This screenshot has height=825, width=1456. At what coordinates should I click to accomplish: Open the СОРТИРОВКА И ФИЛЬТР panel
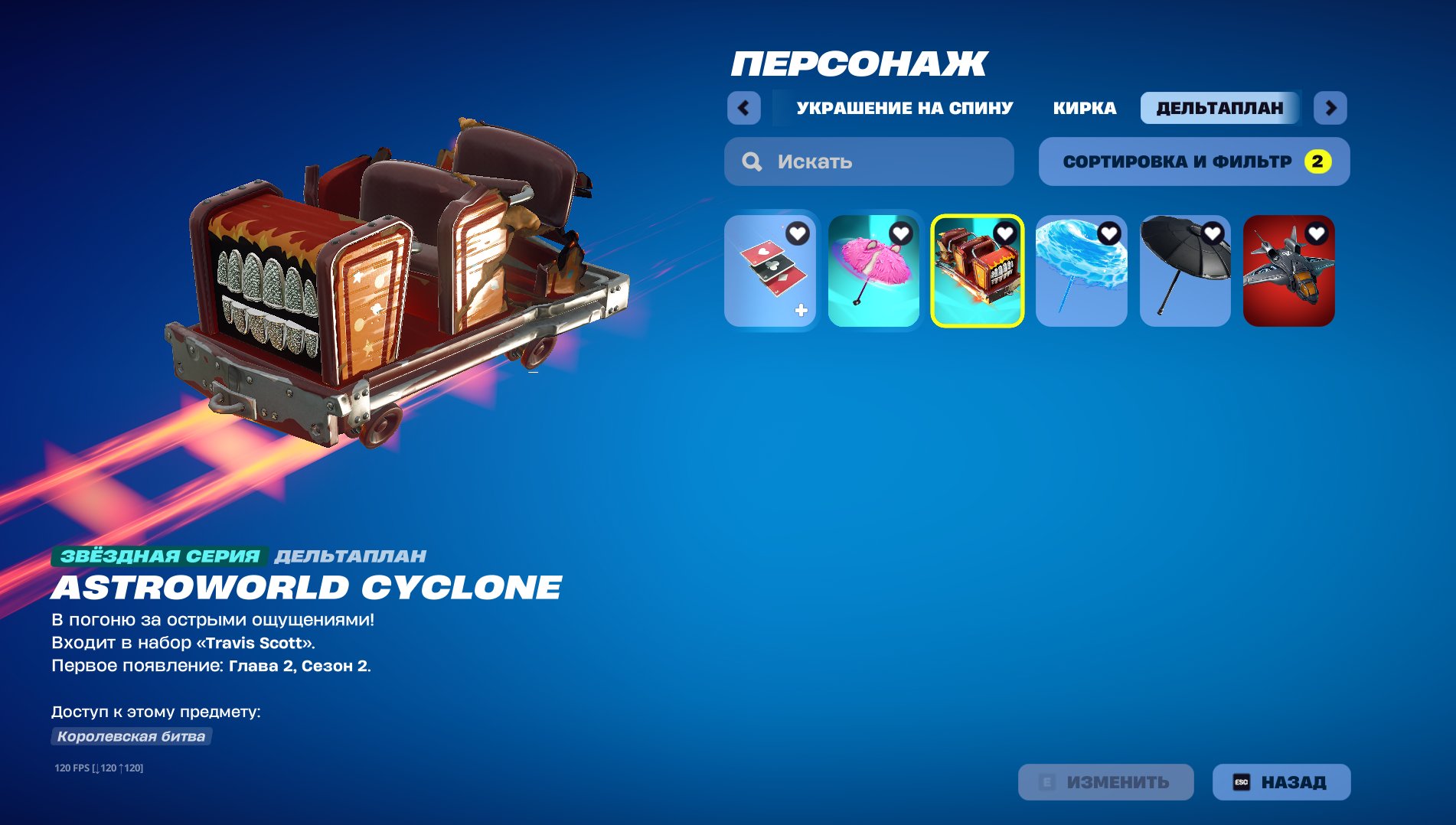click(x=1175, y=161)
